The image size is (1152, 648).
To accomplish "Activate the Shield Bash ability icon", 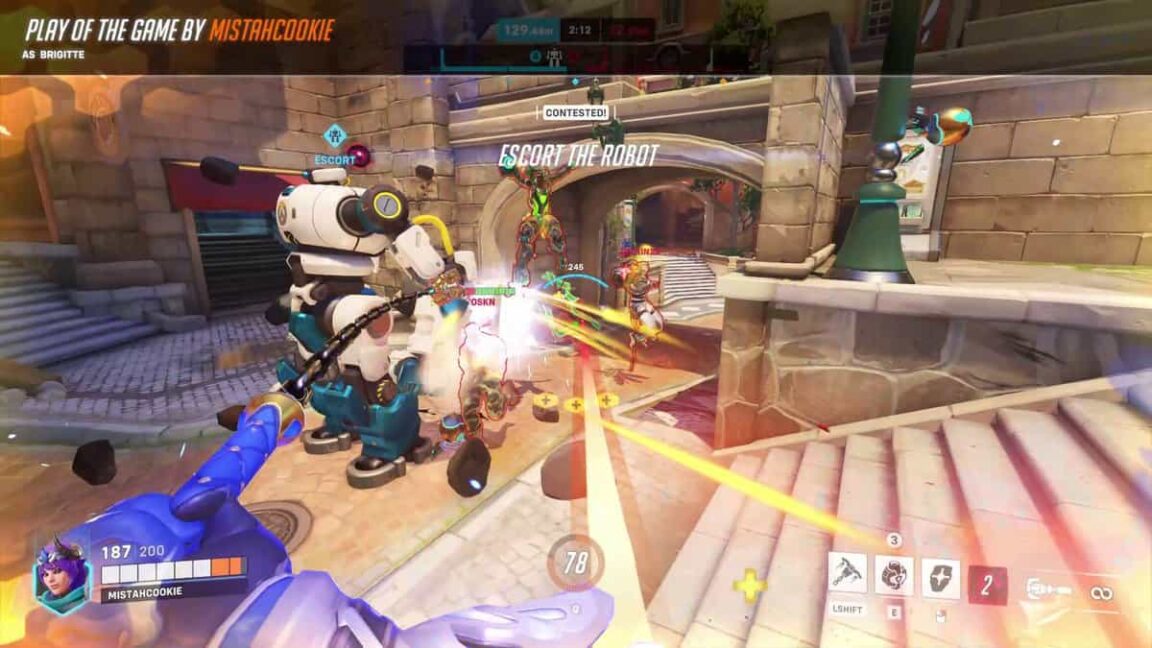I will (x=940, y=578).
